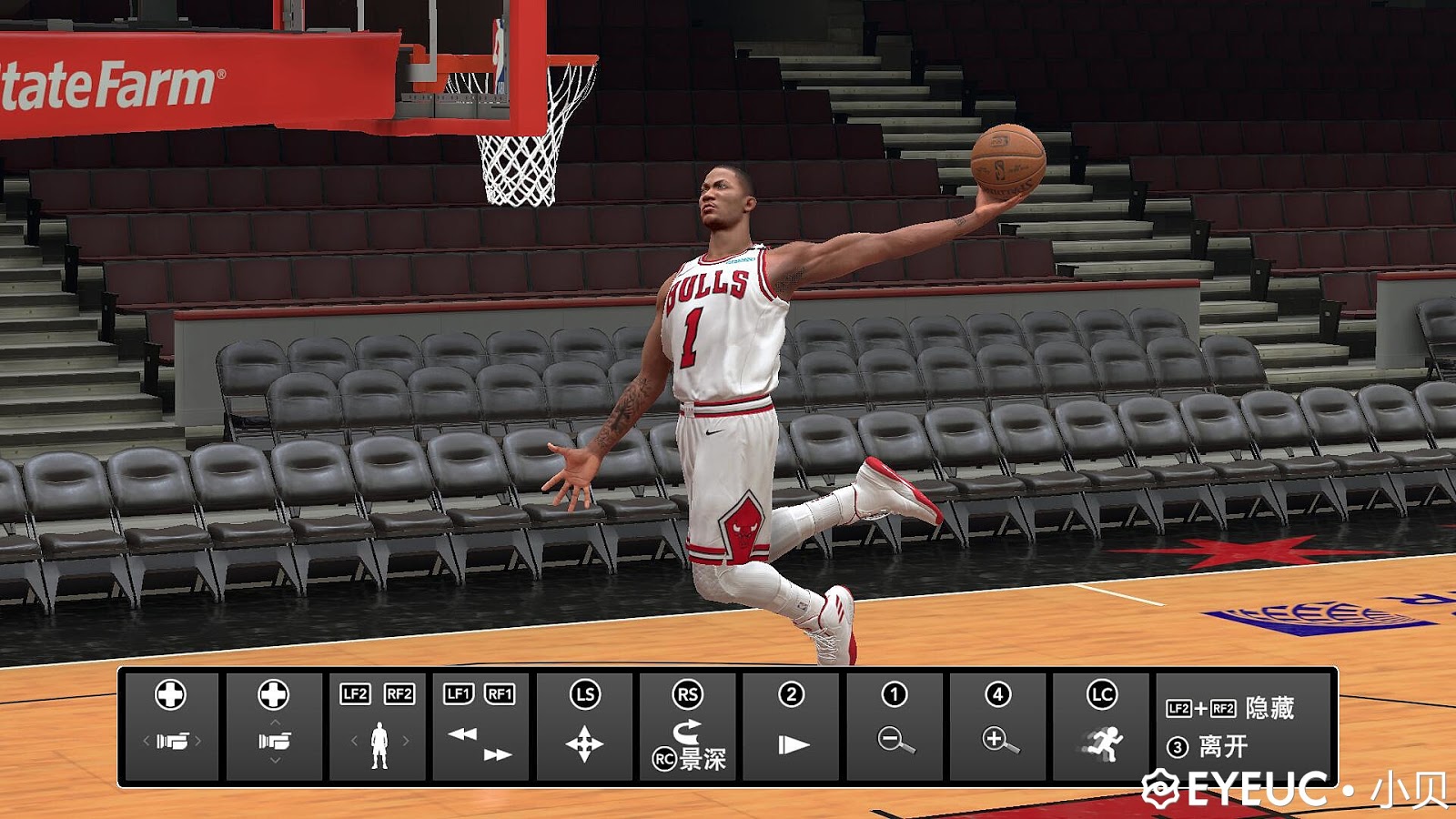Image resolution: width=1456 pixels, height=819 pixels.
Task: Click the horizontal camera switch camcorder icon
Action: click(171, 739)
